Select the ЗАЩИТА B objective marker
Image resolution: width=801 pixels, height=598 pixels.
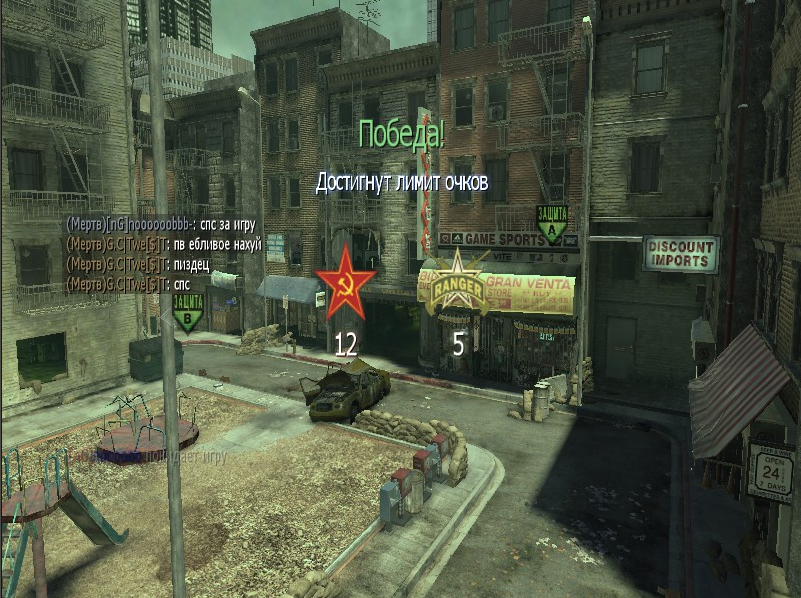pos(187,309)
